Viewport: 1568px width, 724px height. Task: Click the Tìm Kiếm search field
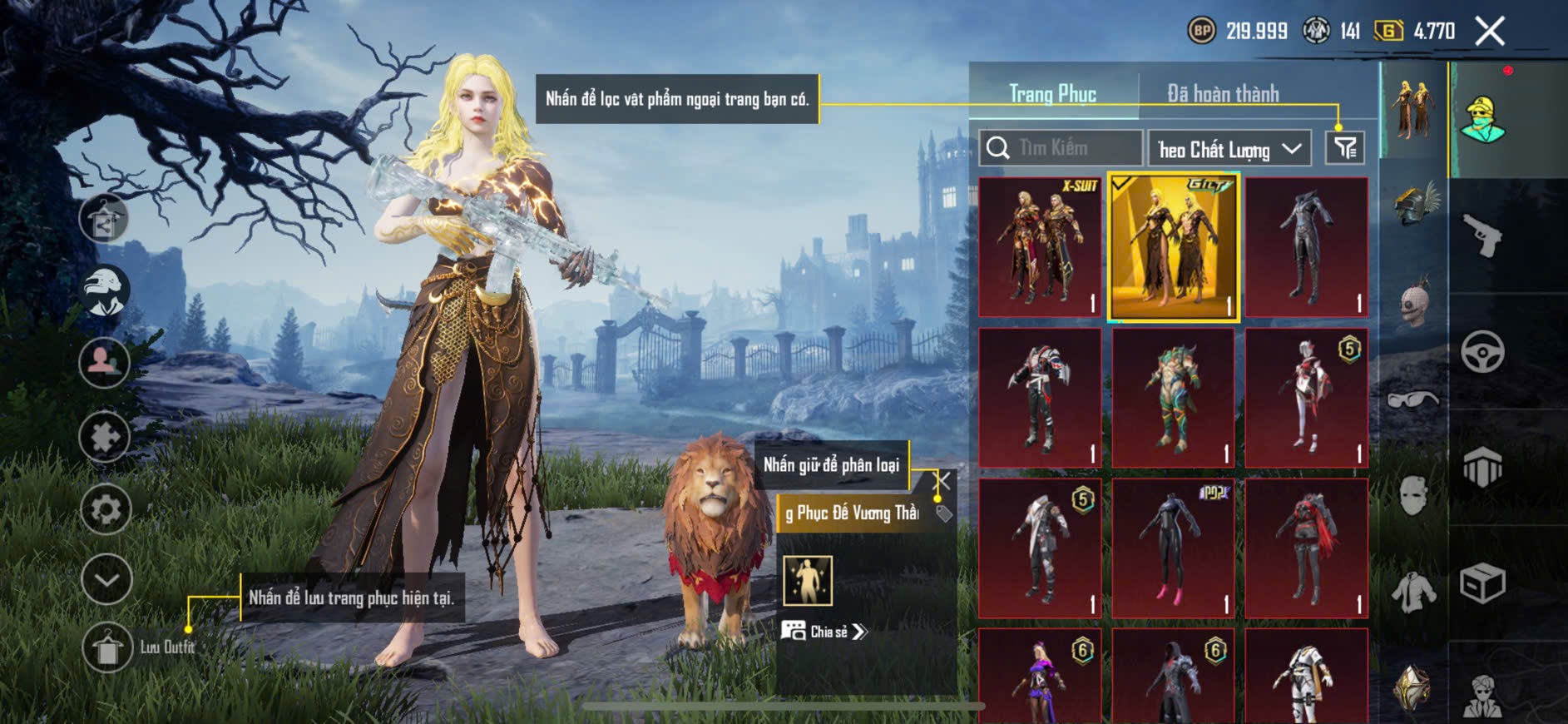pyautogui.click(x=1061, y=148)
